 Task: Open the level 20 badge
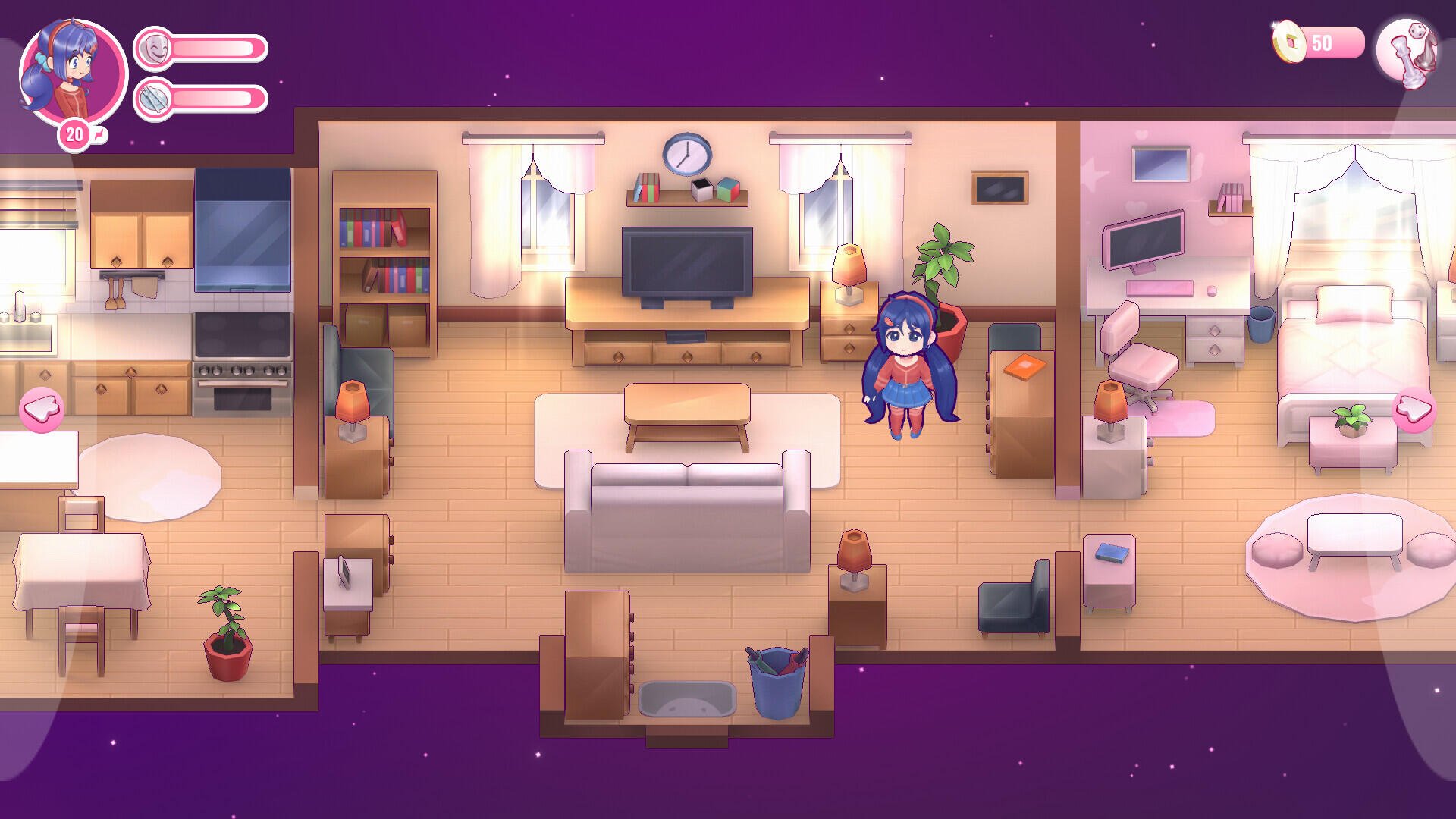coord(74,133)
